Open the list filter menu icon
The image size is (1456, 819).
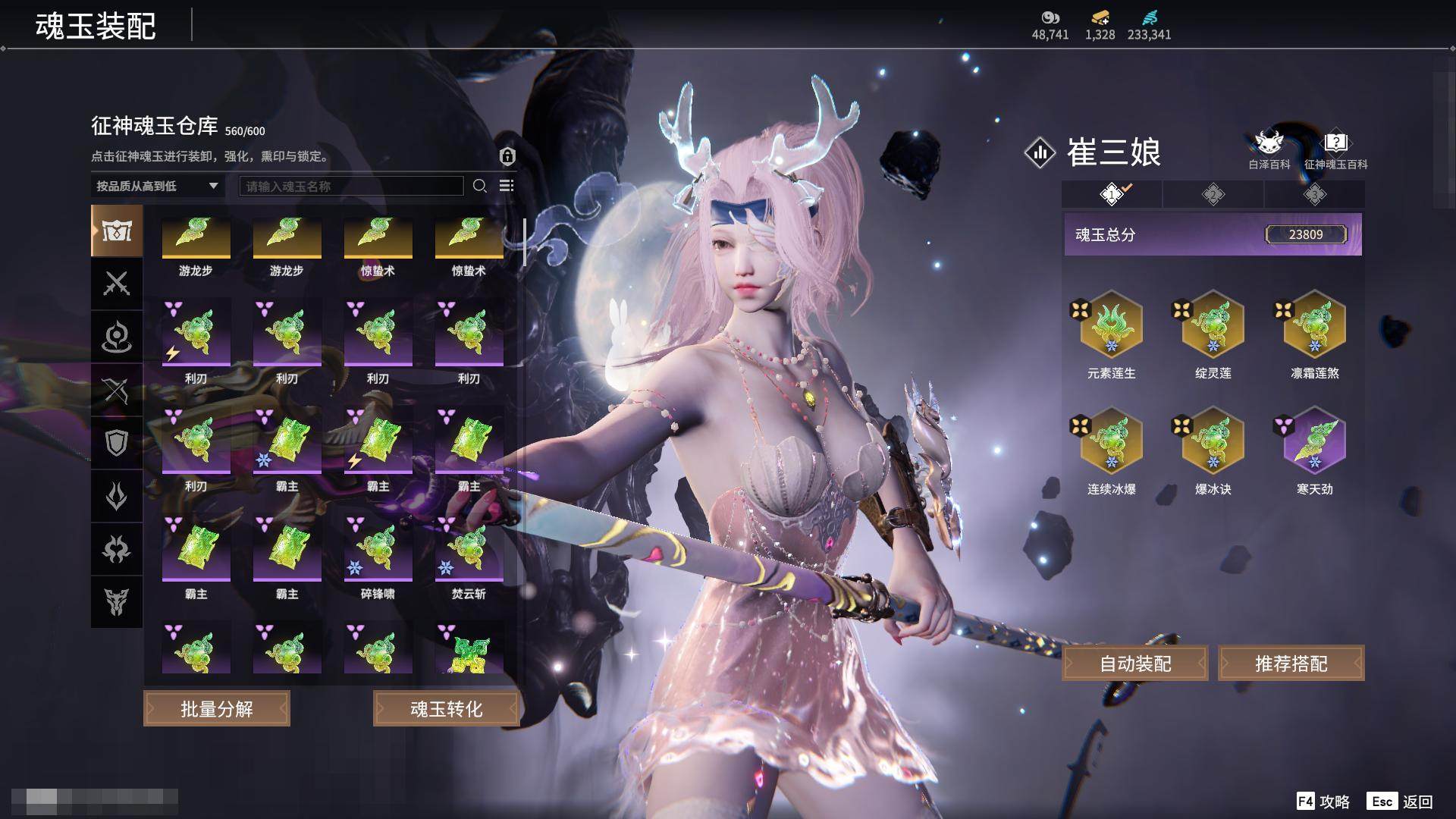coord(507,186)
